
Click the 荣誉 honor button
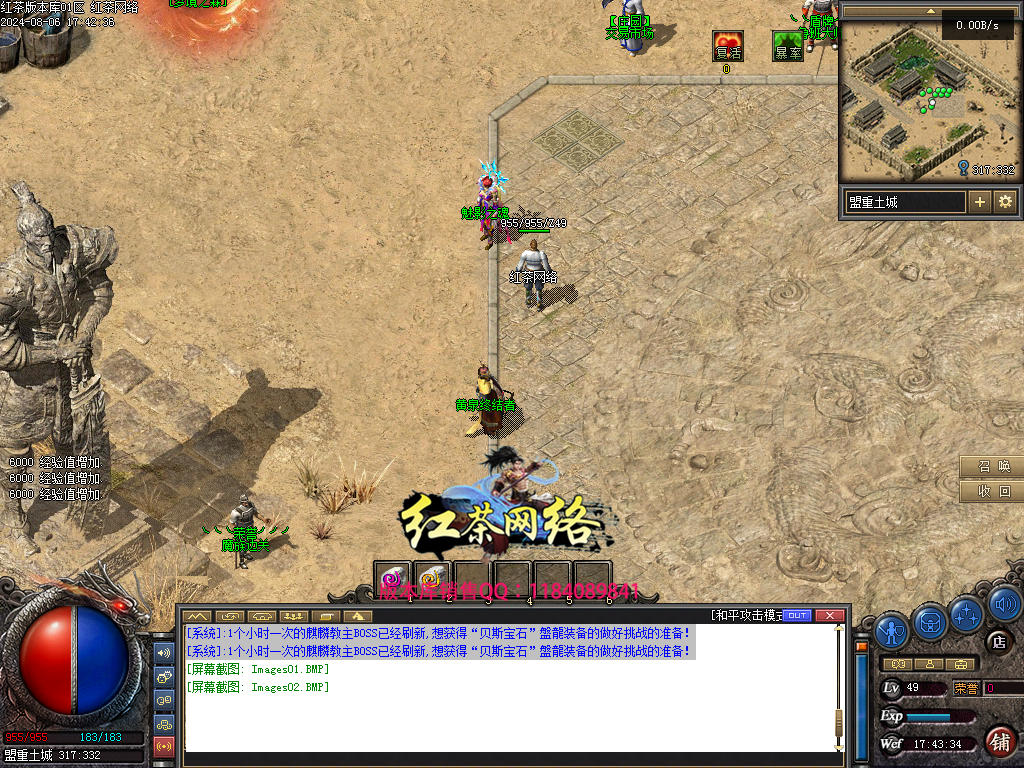coord(966,688)
